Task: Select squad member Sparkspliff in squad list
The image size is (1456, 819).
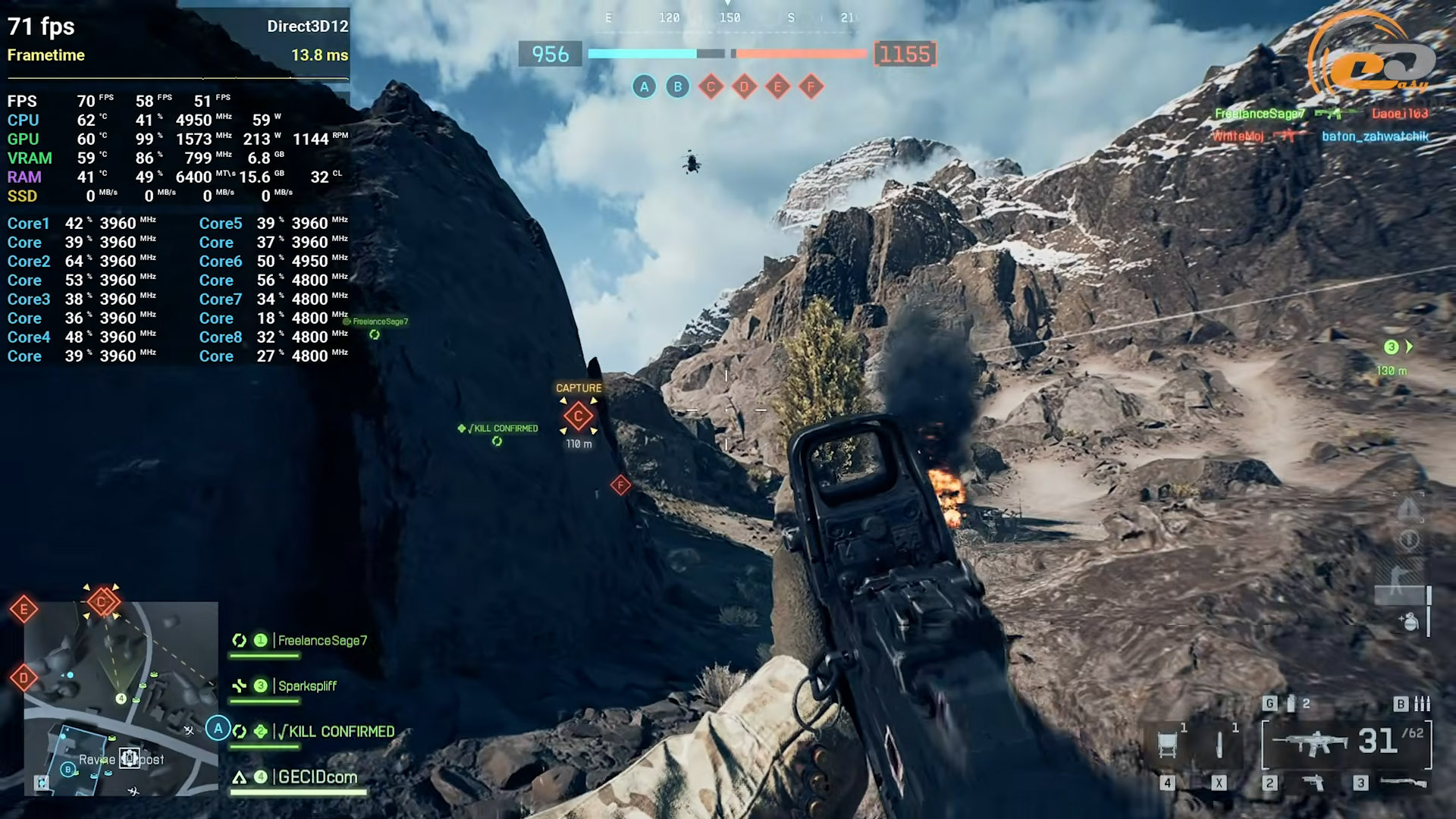Action: 306,686
